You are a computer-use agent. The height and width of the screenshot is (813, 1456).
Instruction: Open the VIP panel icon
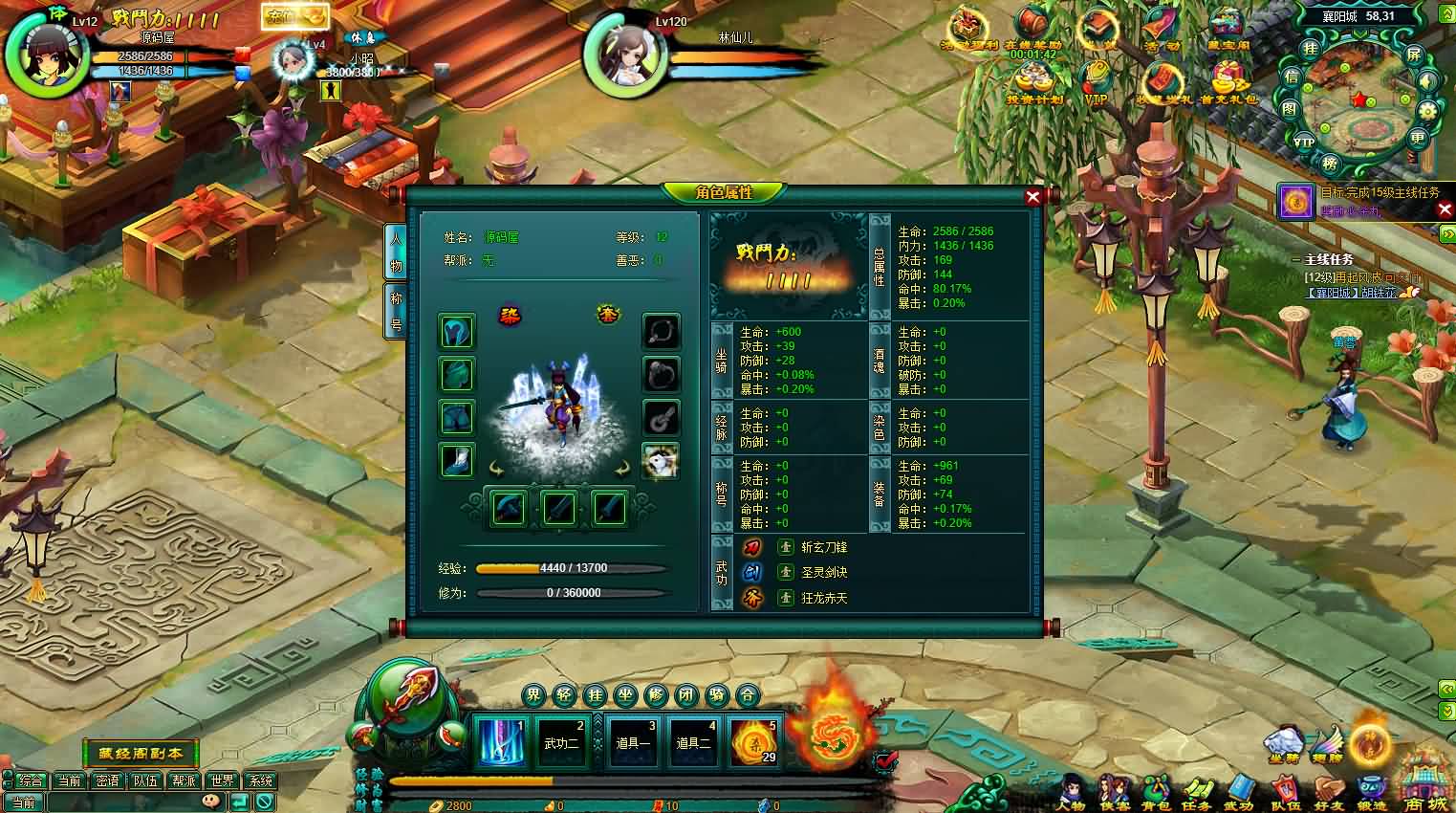pos(1097,77)
